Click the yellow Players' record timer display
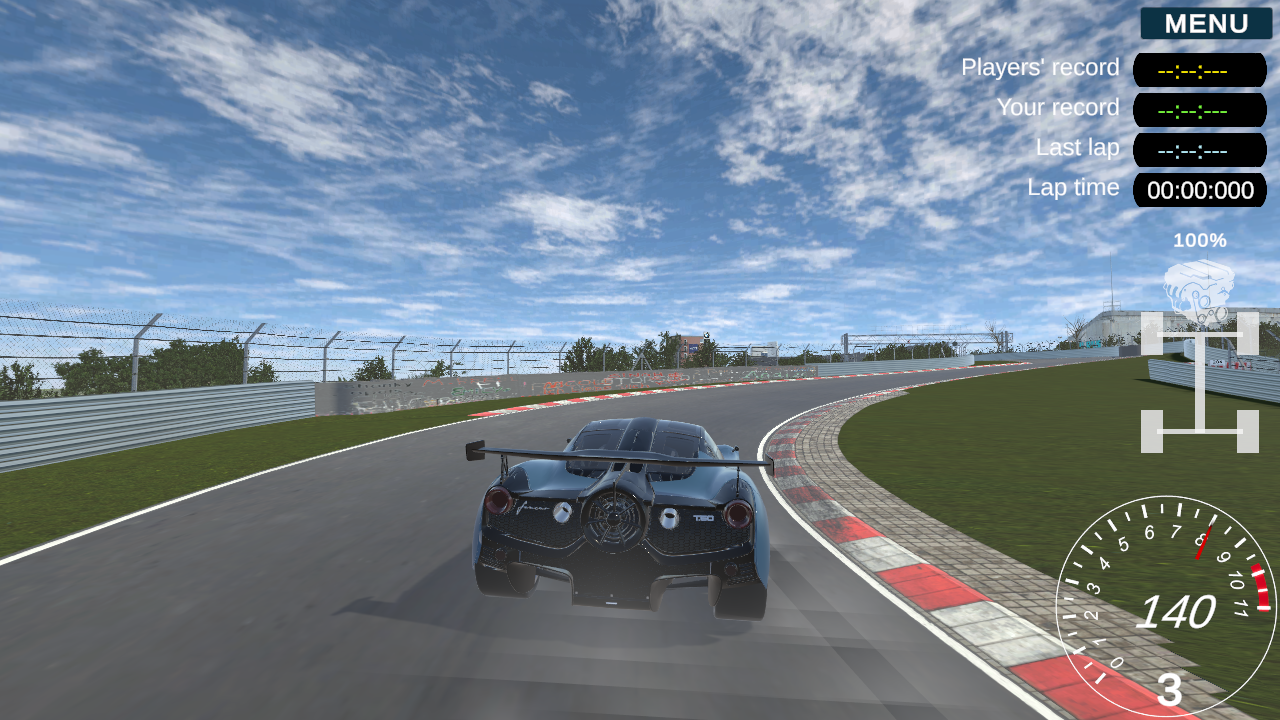Image resolution: width=1280 pixels, height=720 pixels. (1199, 70)
